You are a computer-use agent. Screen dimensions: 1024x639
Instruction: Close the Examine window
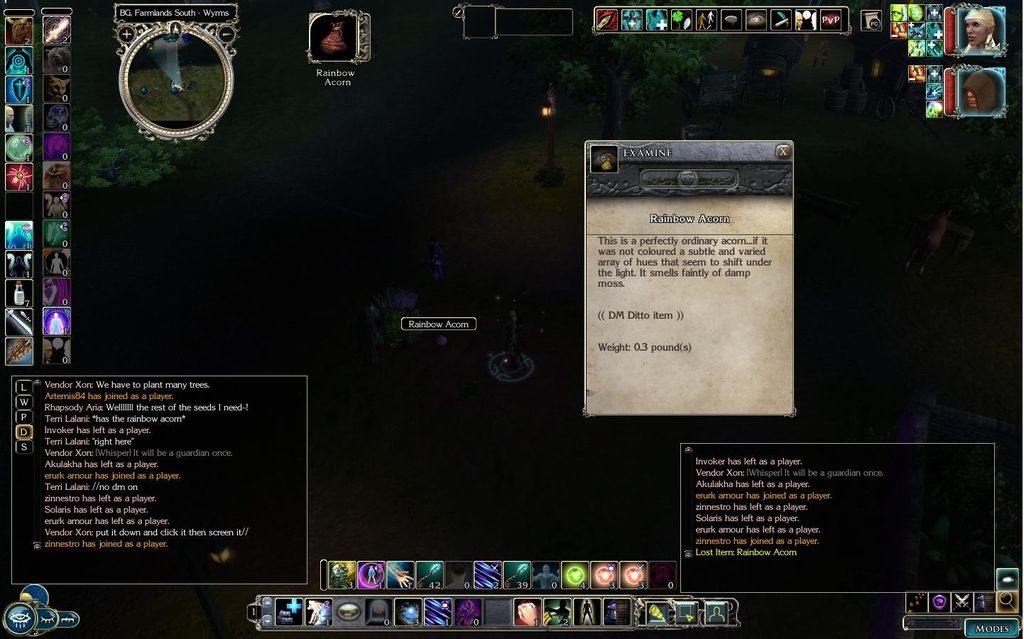tap(783, 151)
